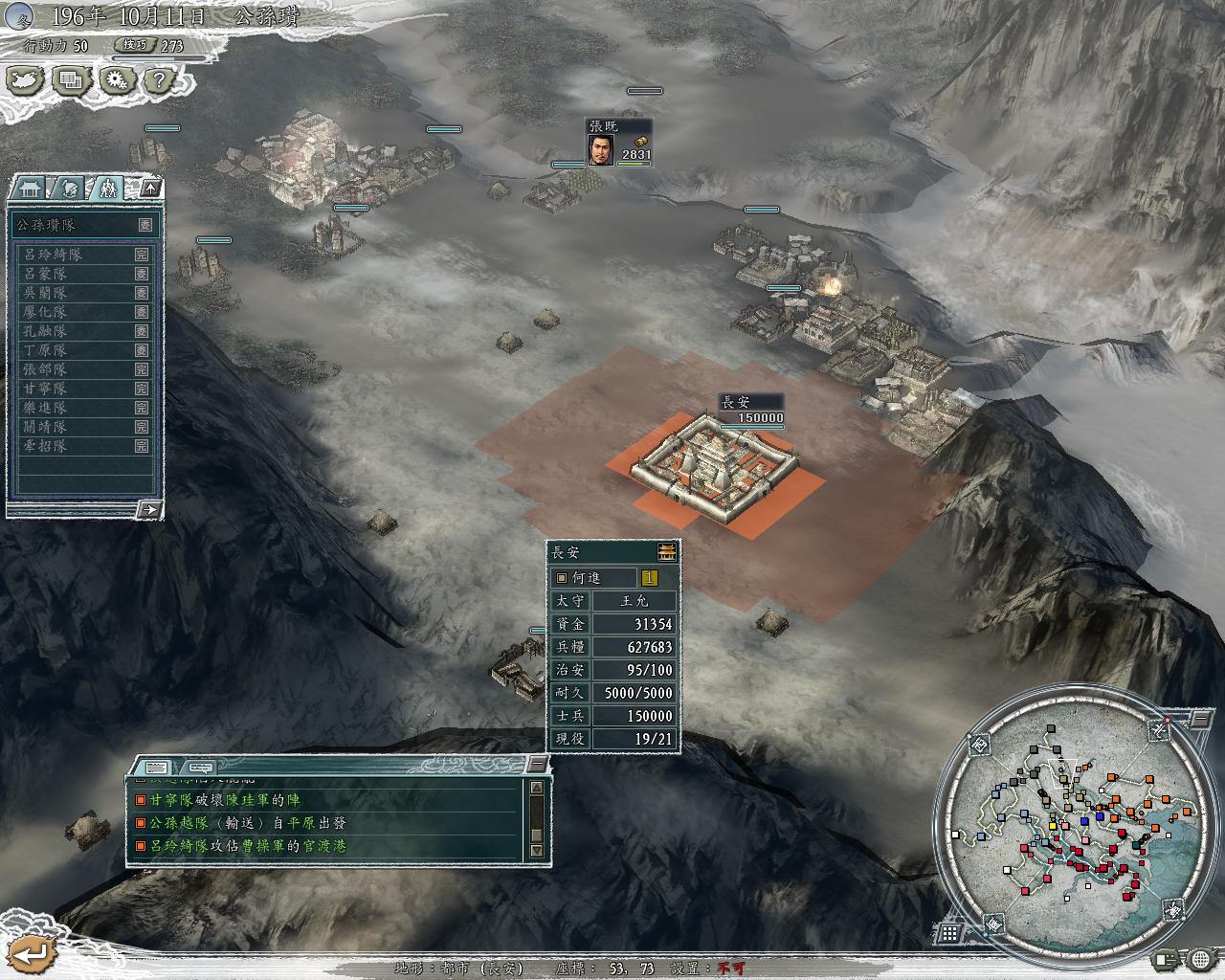This screenshot has width=1225, height=980.
Task: Click the right-arrow button under the unit list
Action: coord(148,509)
